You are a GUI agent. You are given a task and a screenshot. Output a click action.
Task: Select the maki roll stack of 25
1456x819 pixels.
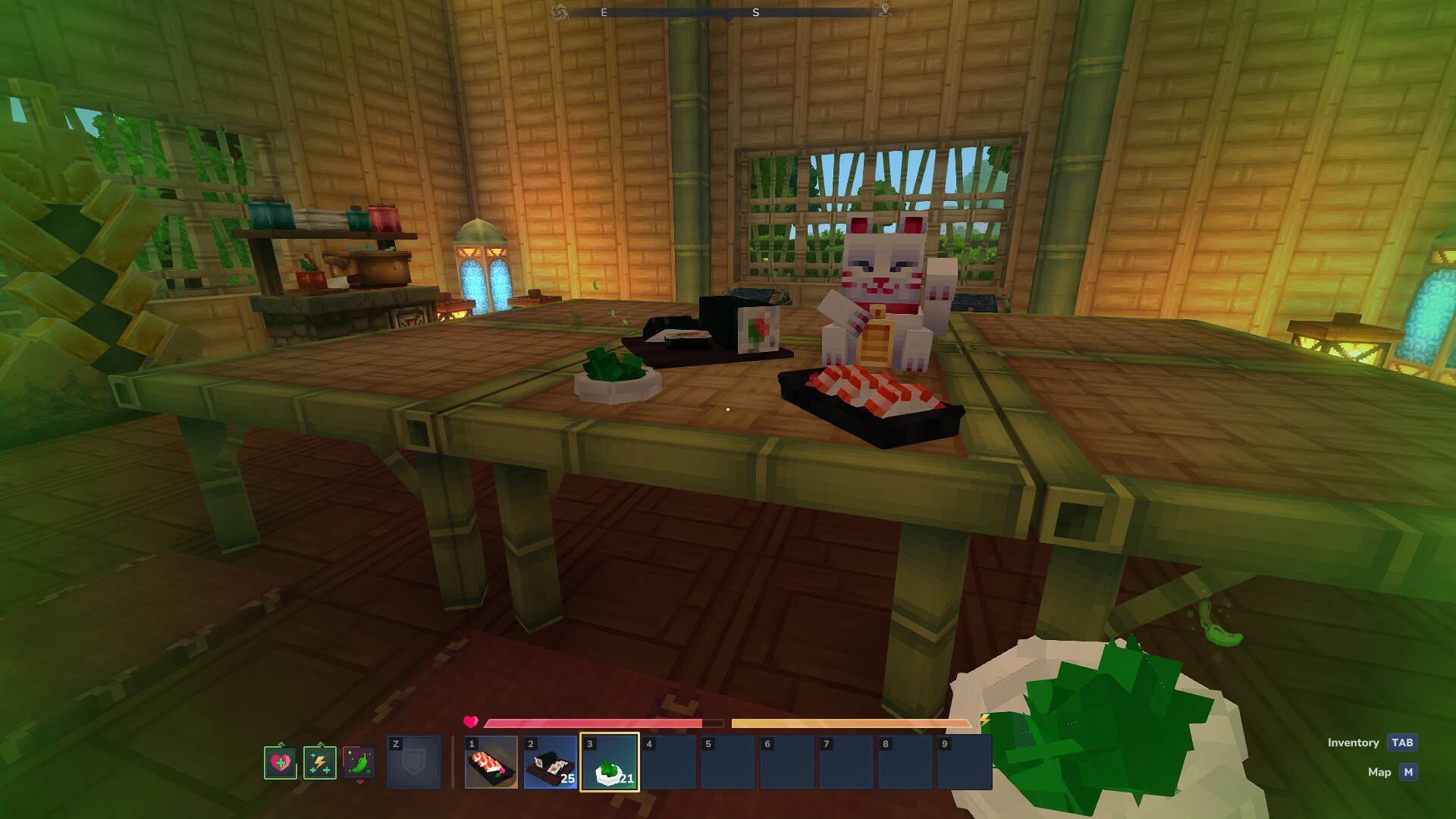(550, 762)
